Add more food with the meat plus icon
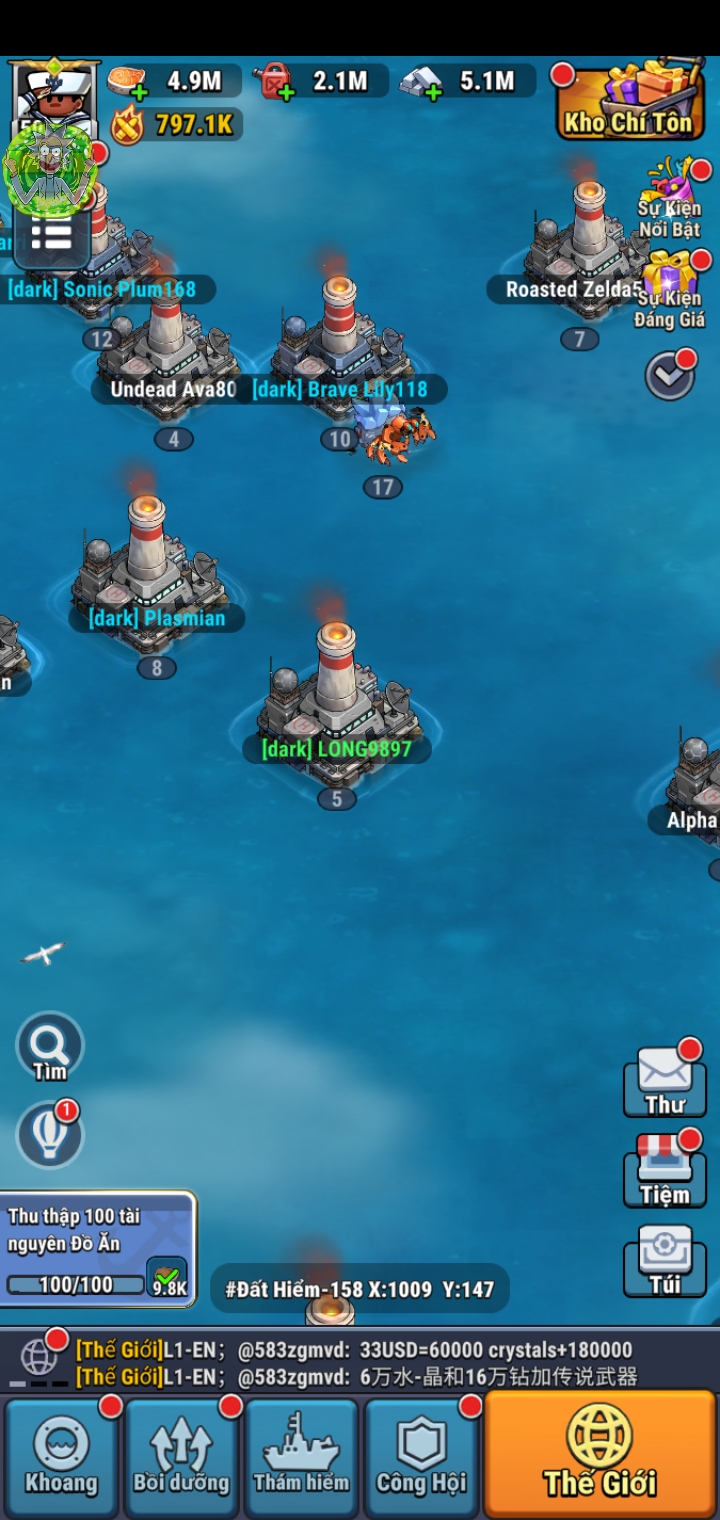 [127, 82]
